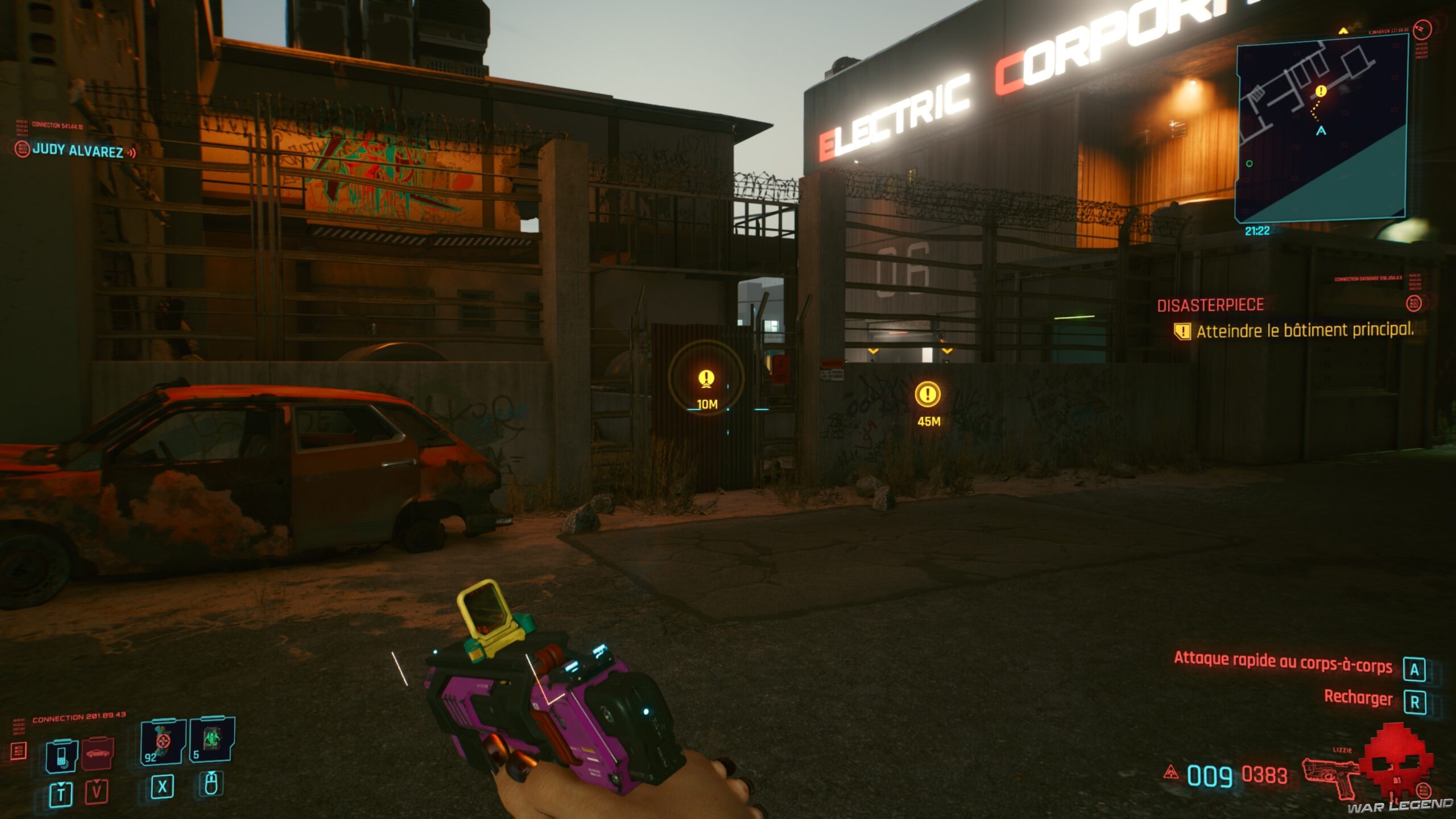Click the Disasterpiece quest tracker title
1456x819 pixels.
pyautogui.click(x=1210, y=305)
